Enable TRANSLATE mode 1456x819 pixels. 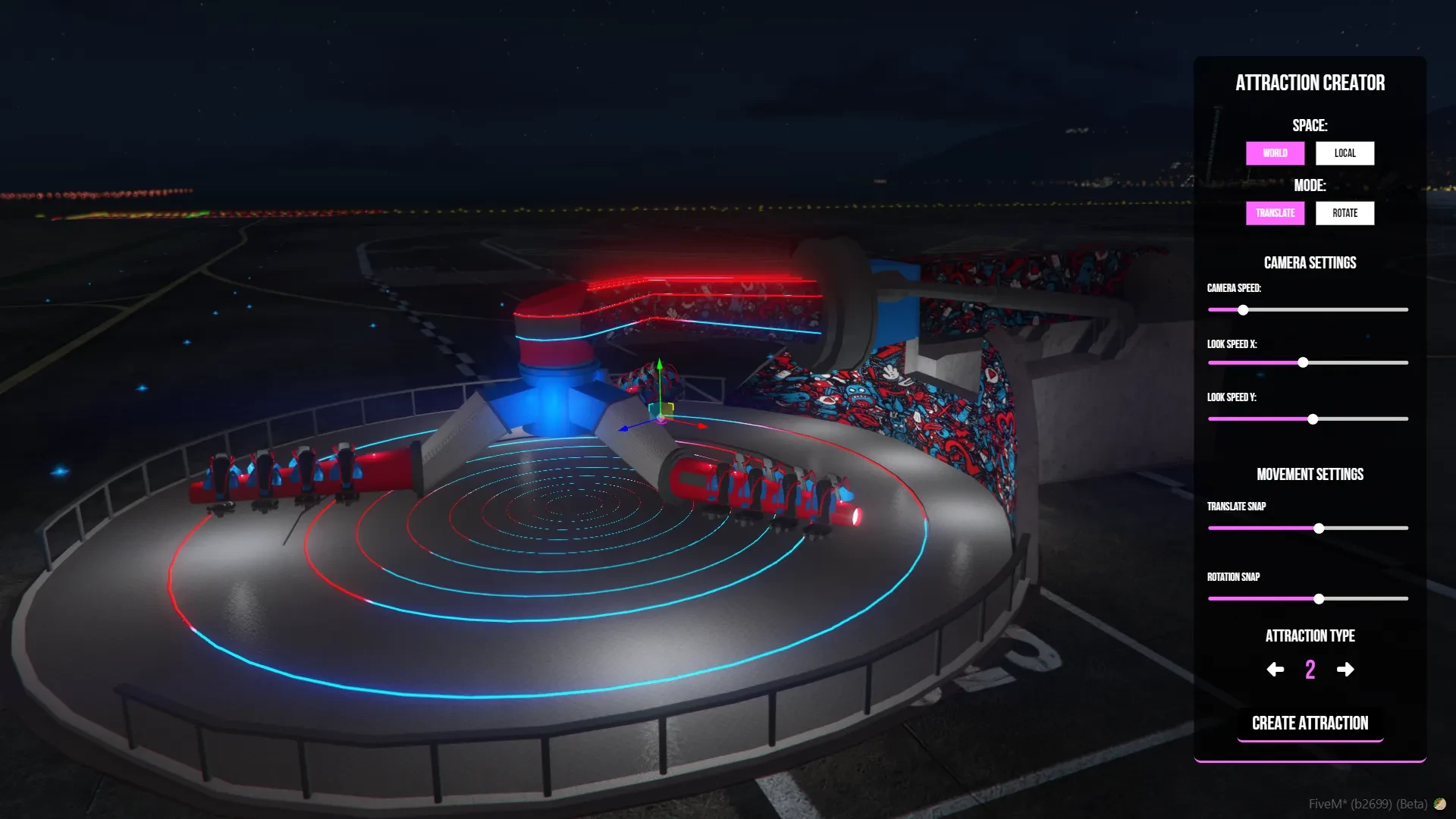(x=1275, y=213)
